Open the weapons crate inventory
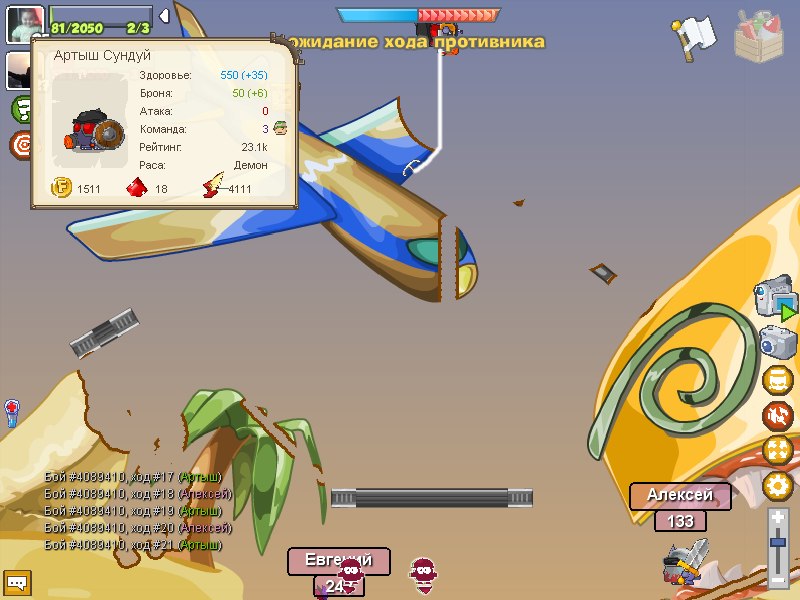The height and width of the screenshot is (600, 800). coord(762,34)
